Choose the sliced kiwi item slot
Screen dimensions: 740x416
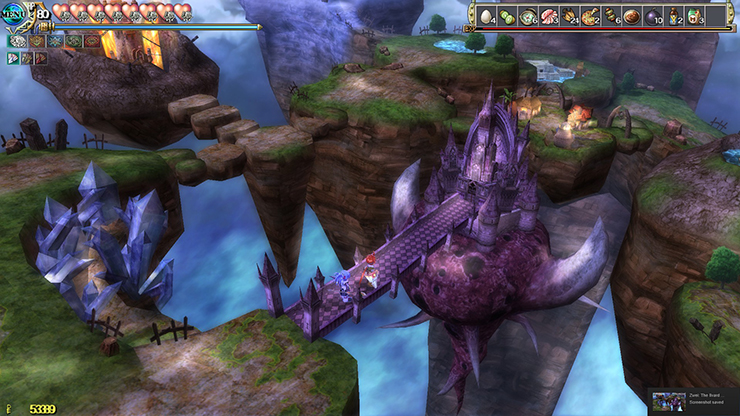[x=507, y=17]
